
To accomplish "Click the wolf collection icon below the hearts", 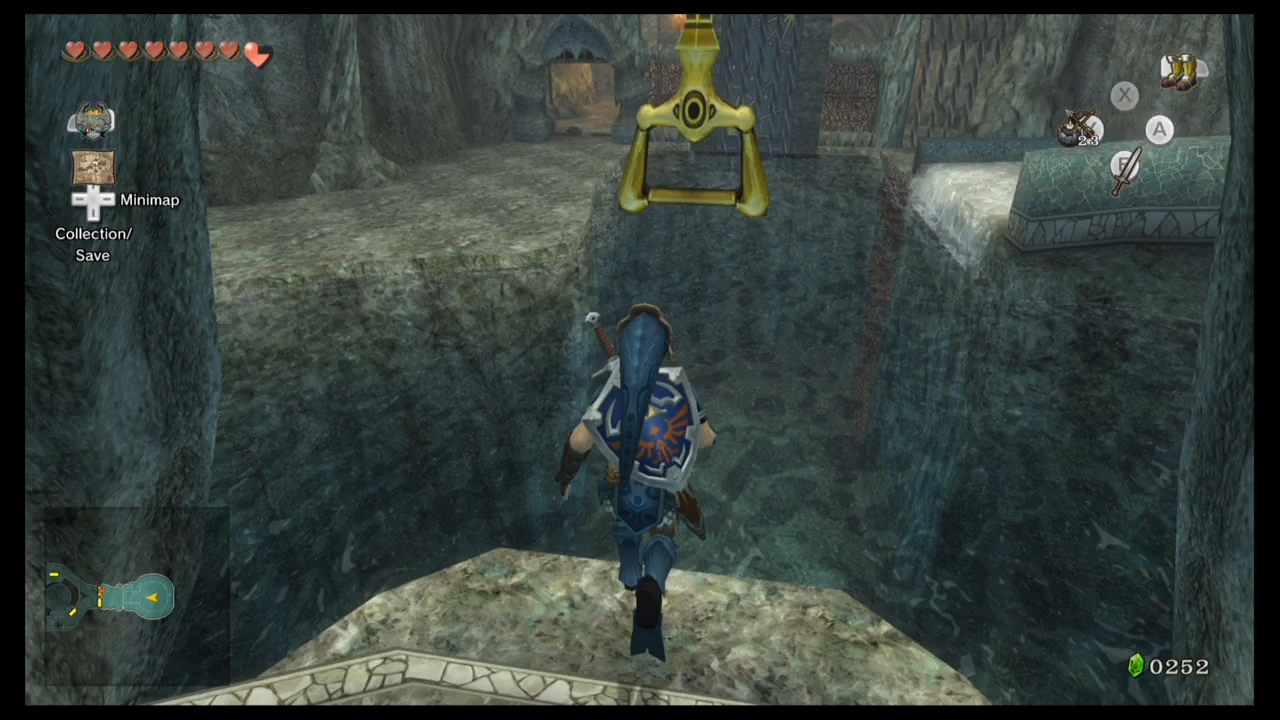I will [93, 118].
